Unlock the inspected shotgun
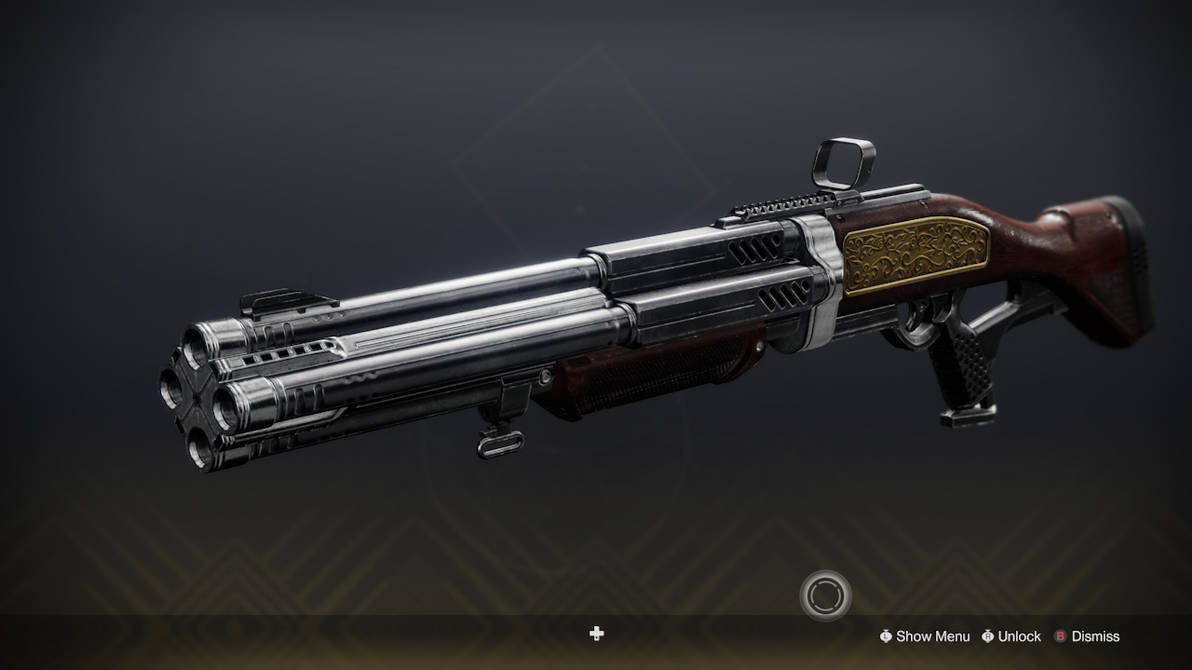1192x670 pixels. [1012, 636]
